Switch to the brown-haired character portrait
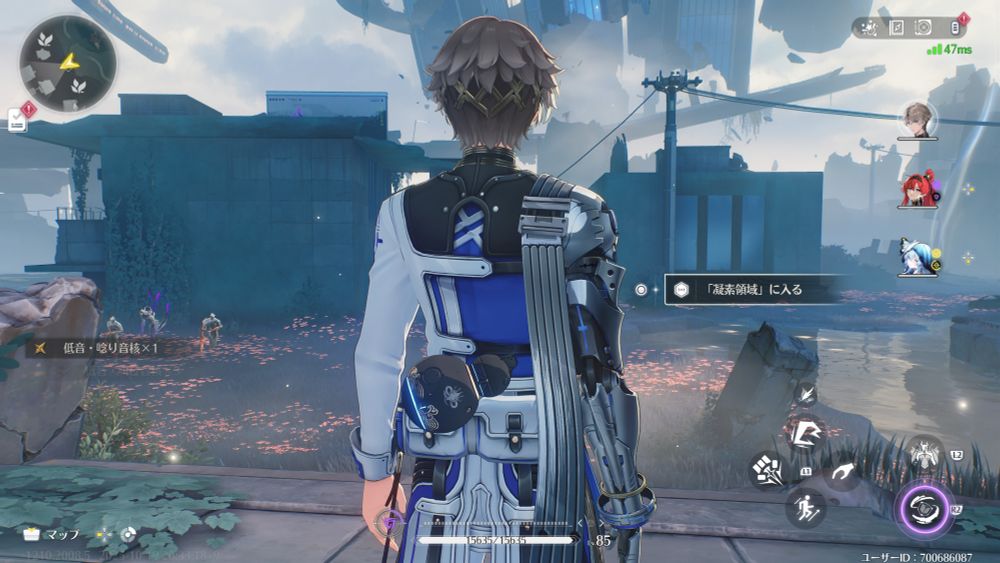The width and height of the screenshot is (1000, 563). (917, 118)
